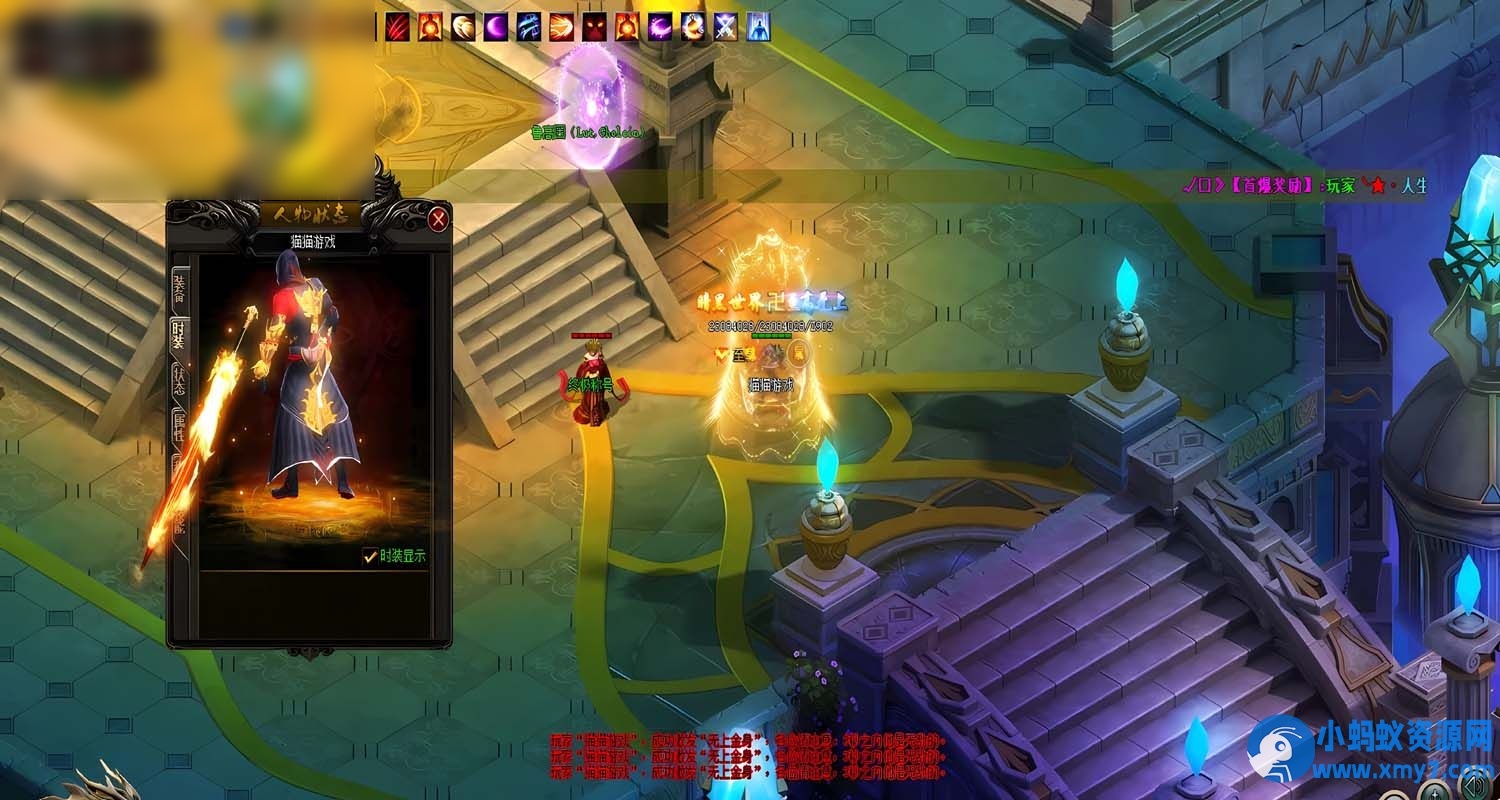Activate the orange fire slash skill
1500x800 pixels.
(562, 27)
